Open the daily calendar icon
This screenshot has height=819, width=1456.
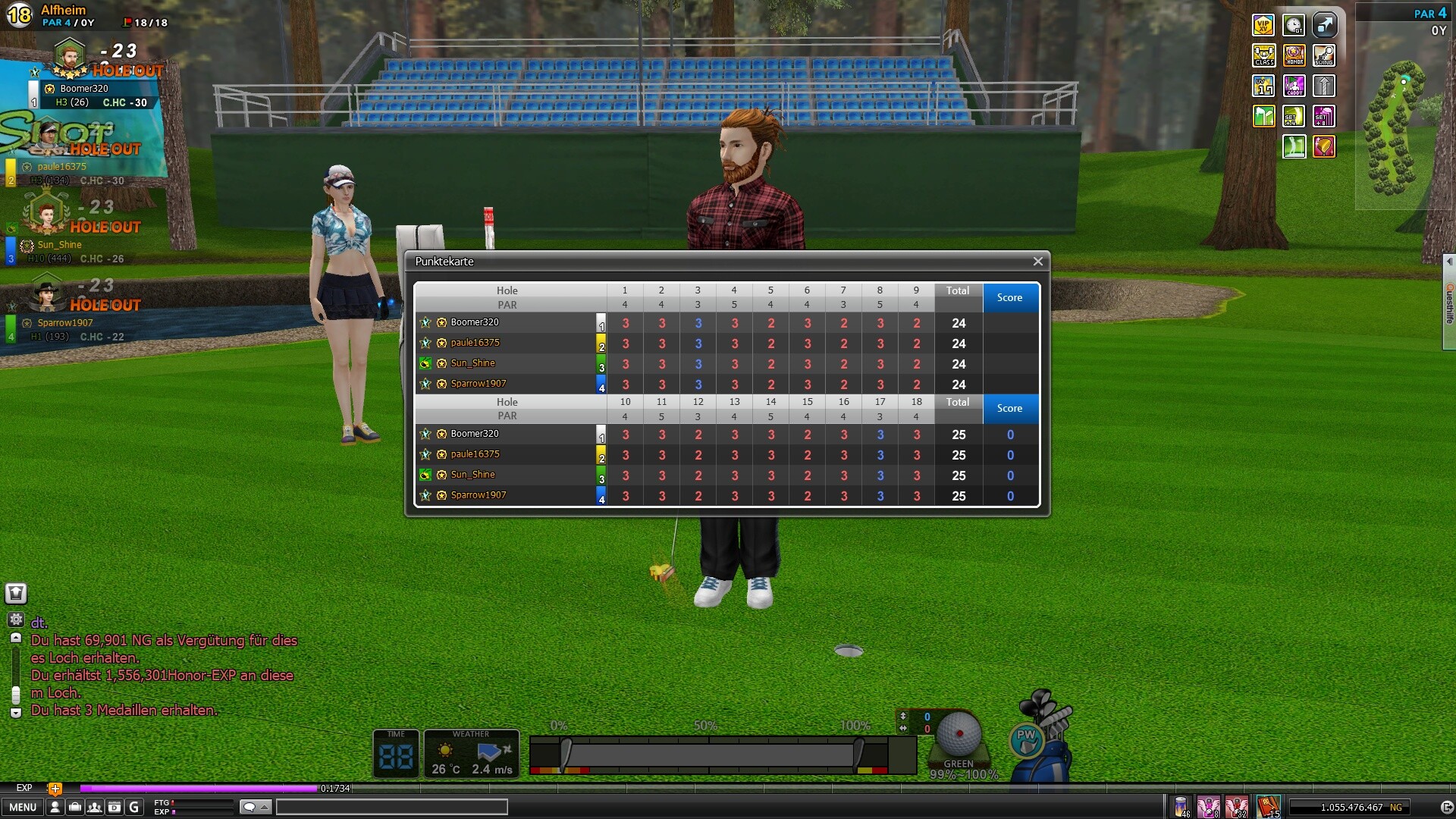114,807
